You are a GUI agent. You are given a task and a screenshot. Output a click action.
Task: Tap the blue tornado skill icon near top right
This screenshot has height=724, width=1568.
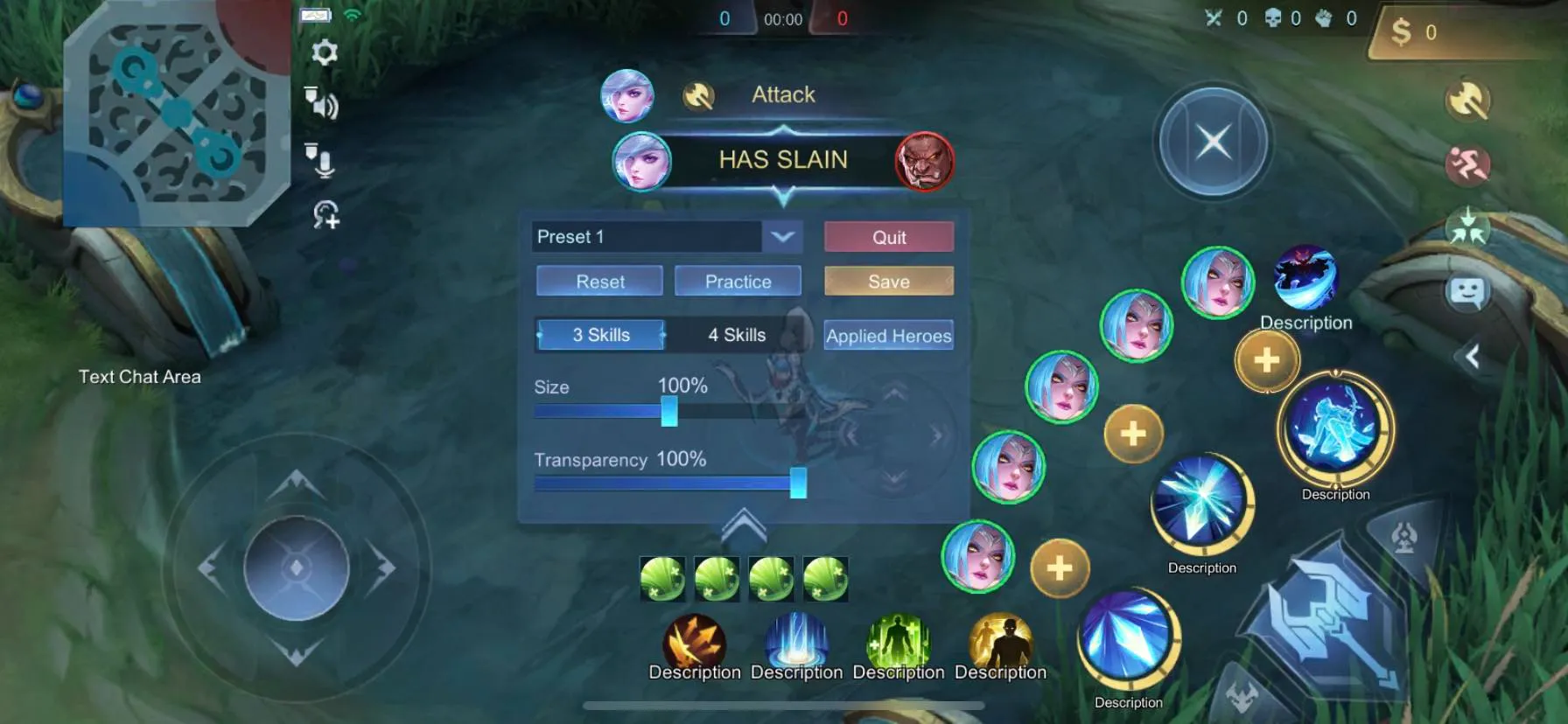1306,278
